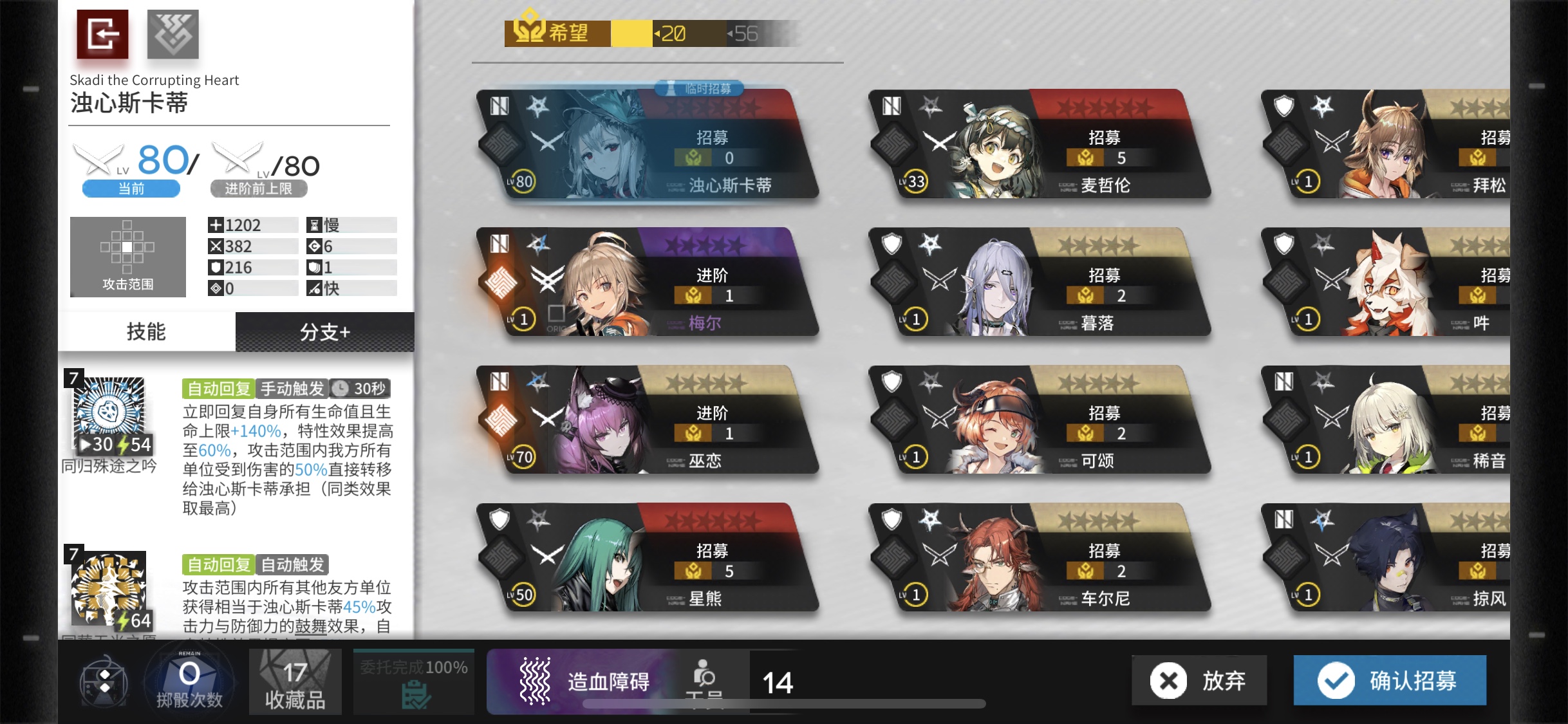Screen dimensions: 1568x724
Task: Choose the 掠风 operator card
Action: pos(1390,558)
